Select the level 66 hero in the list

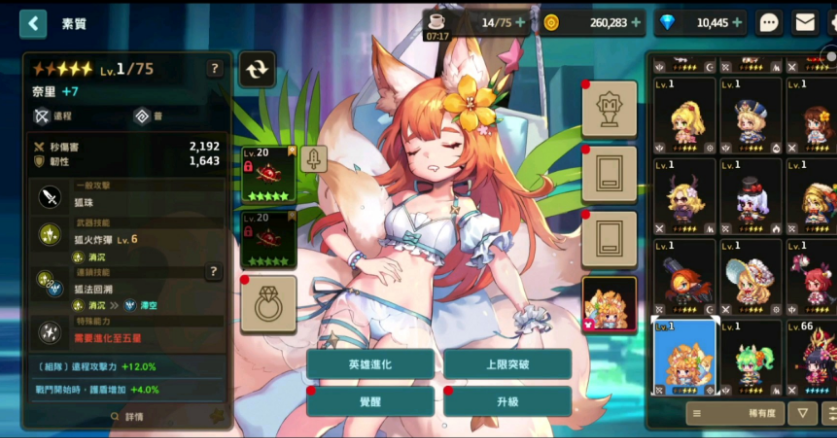[x=812, y=357]
